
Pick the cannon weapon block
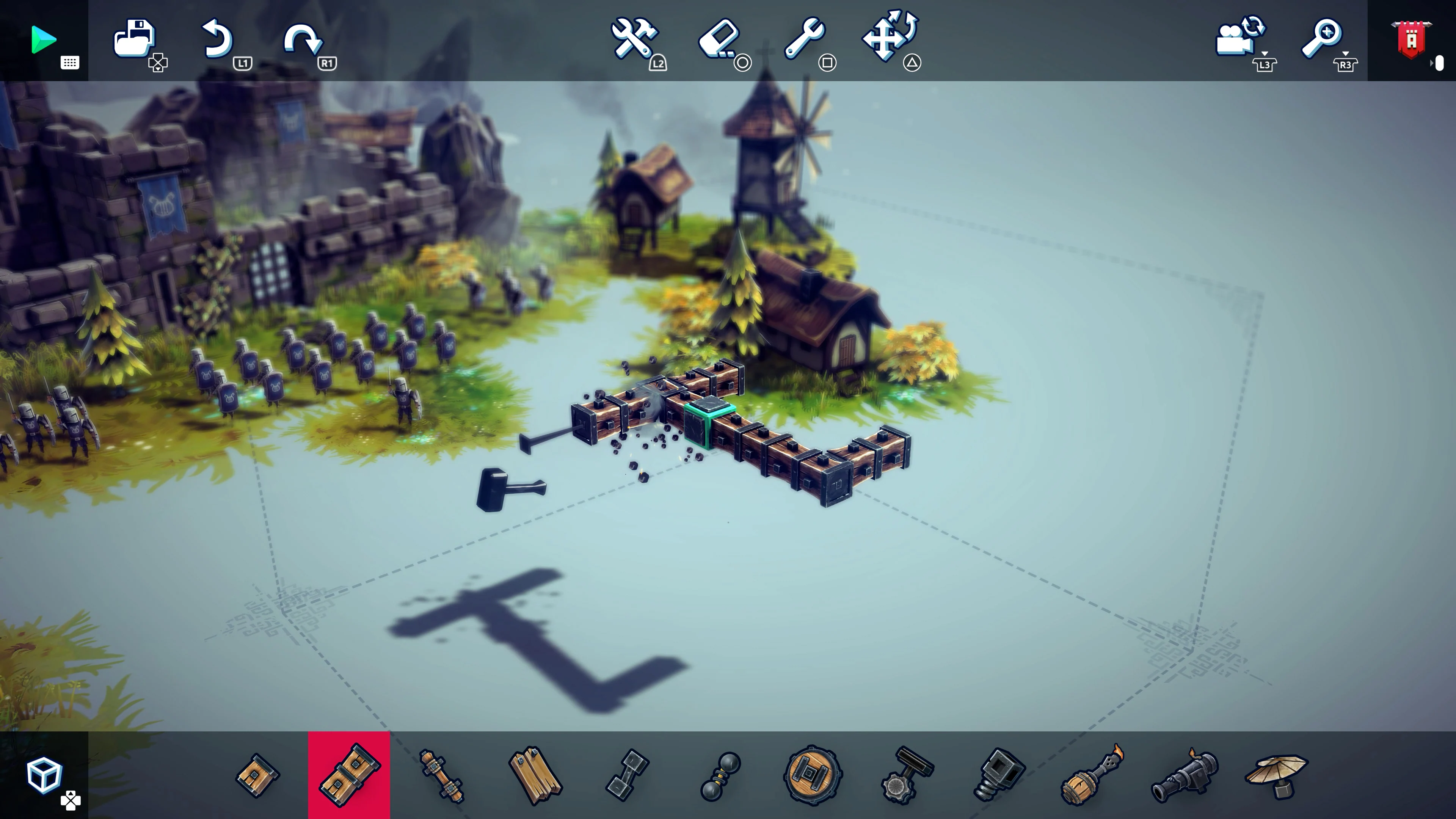tap(1184, 775)
